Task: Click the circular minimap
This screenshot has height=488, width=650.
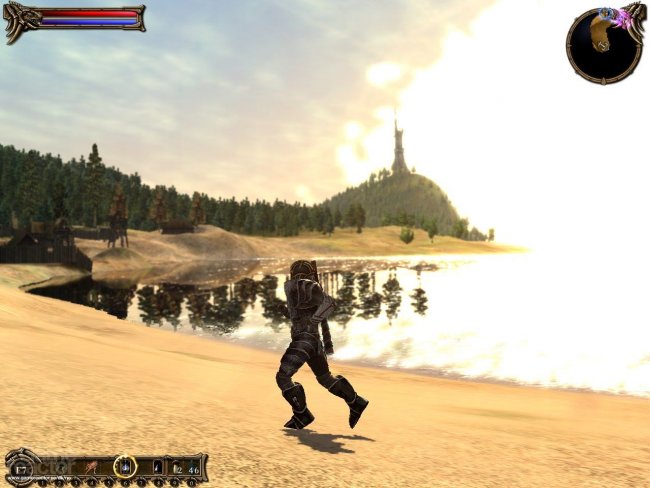Action: pyautogui.click(x=603, y=44)
